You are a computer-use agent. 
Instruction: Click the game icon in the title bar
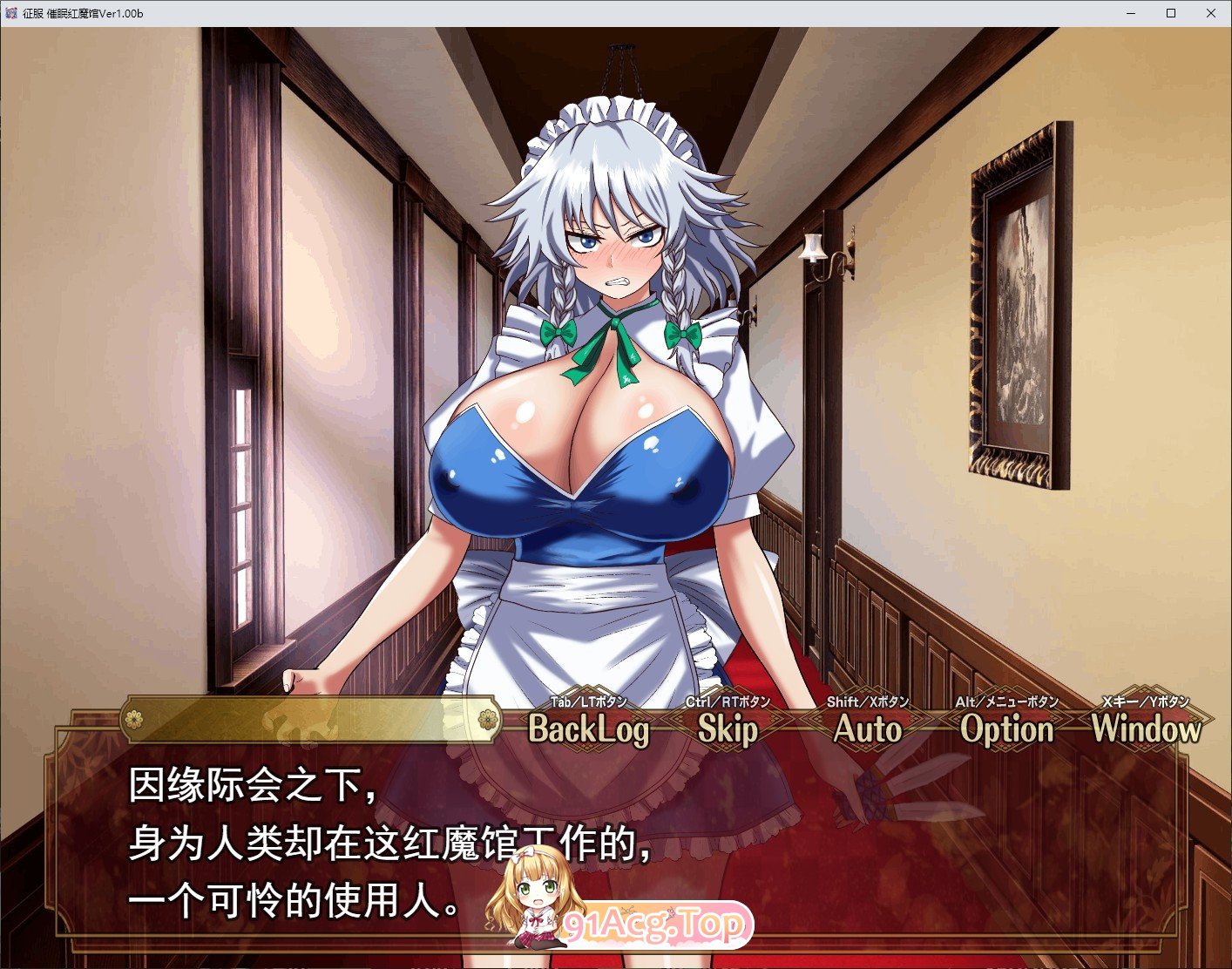11,12
